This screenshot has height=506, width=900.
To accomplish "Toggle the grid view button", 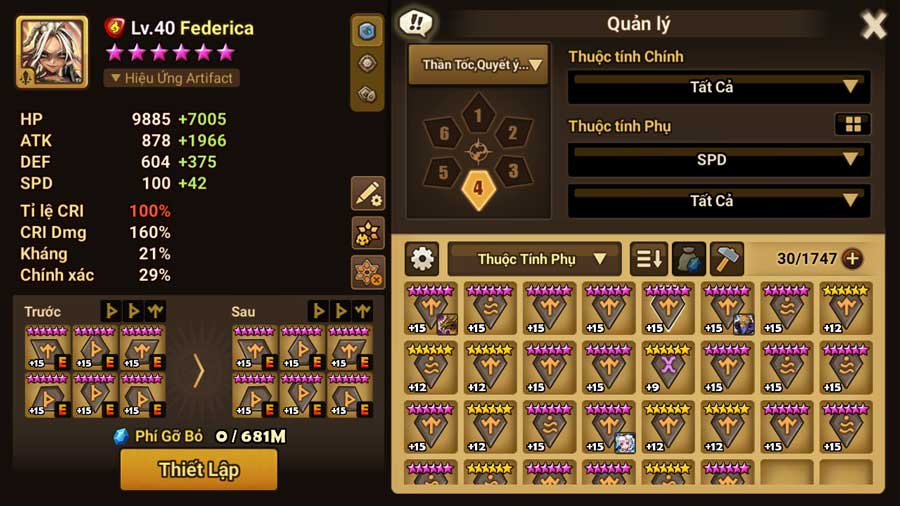I will (853, 125).
